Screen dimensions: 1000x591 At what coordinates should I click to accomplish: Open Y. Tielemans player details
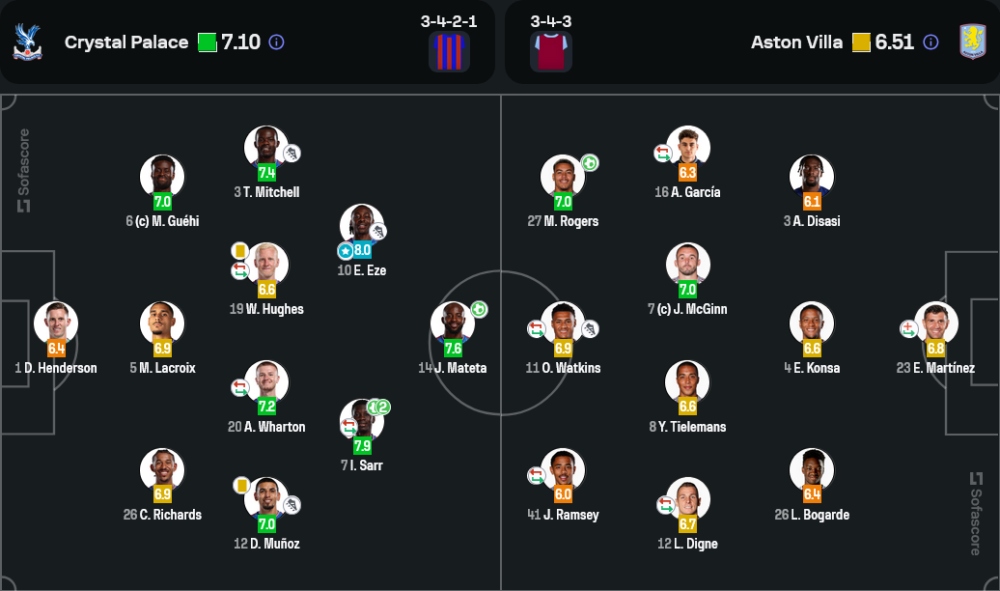[687, 381]
